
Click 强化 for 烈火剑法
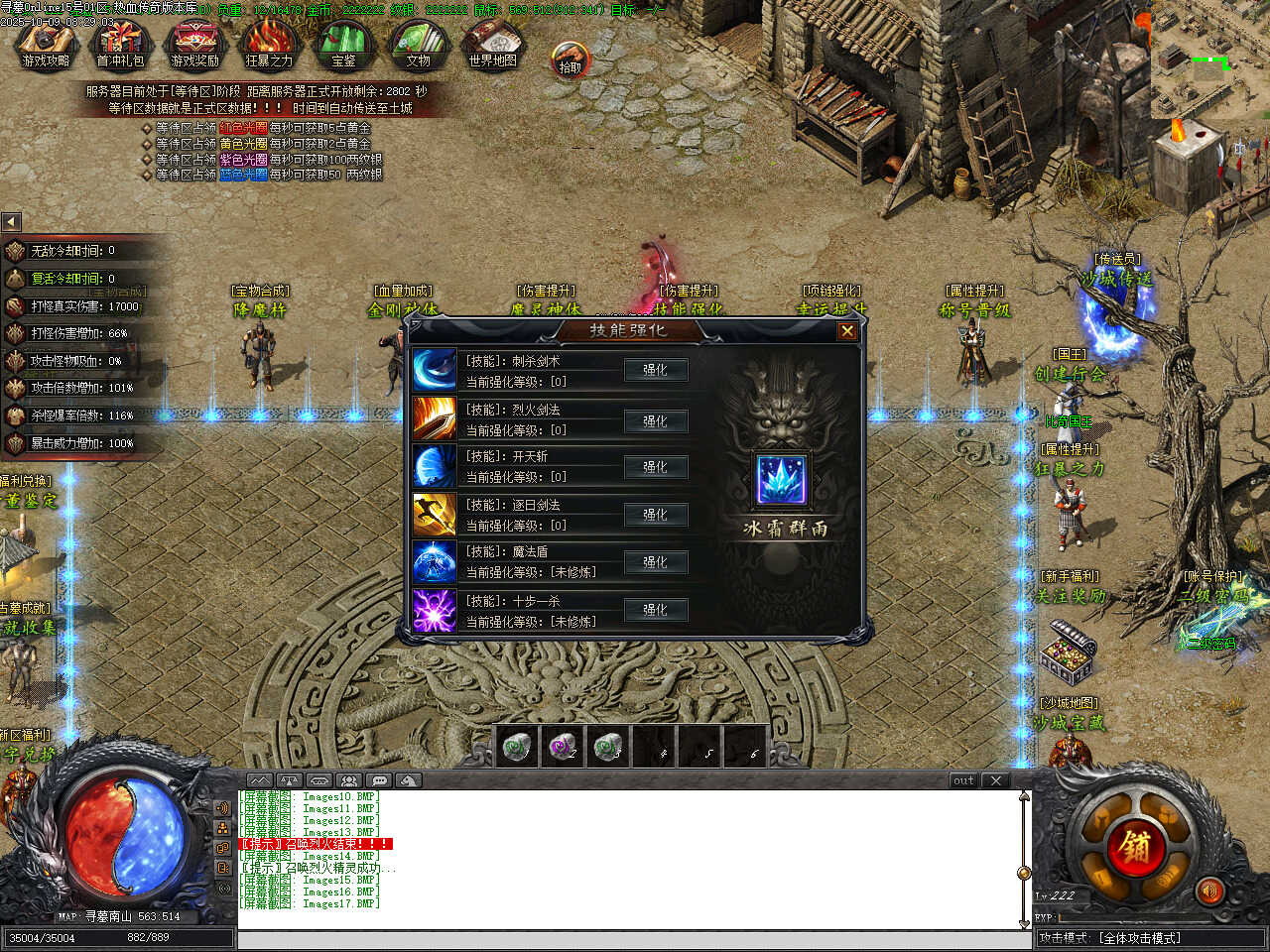point(655,420)
